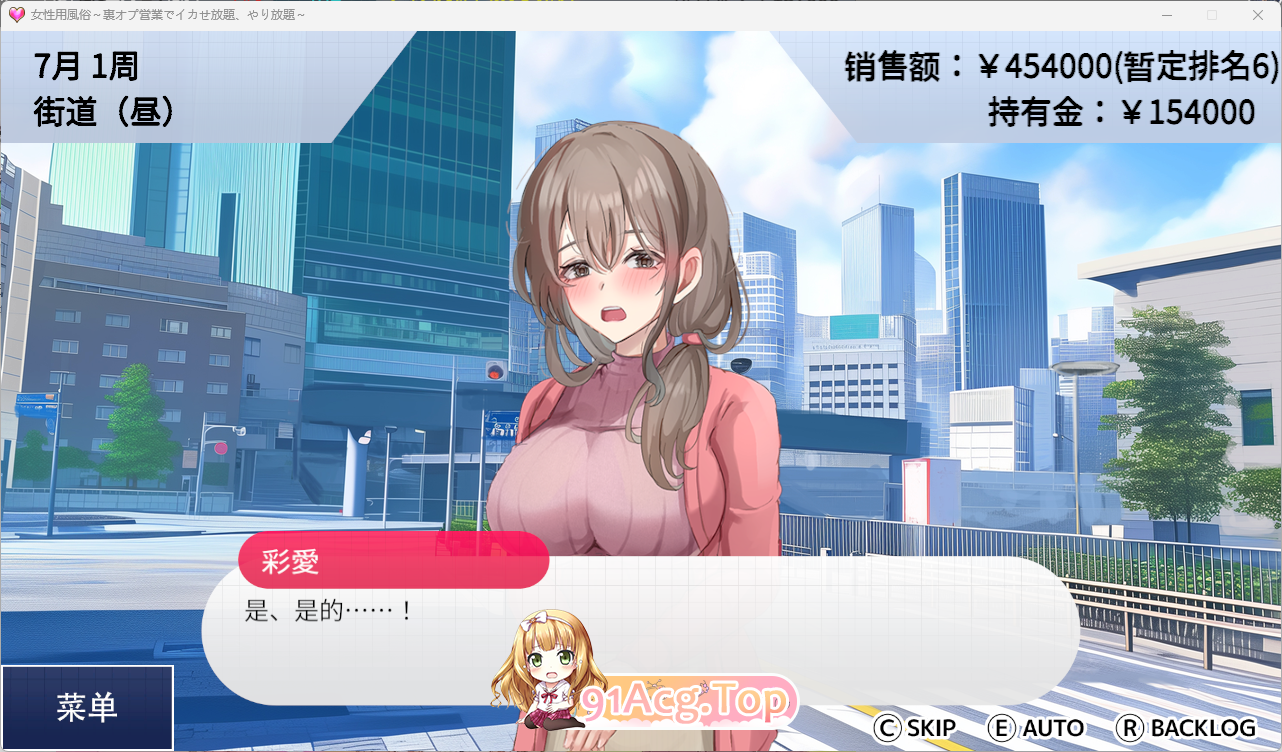The image size is (1282, 752).
Task: Click the 彩愛 character name plate
Action: click(x=393, y=561)
